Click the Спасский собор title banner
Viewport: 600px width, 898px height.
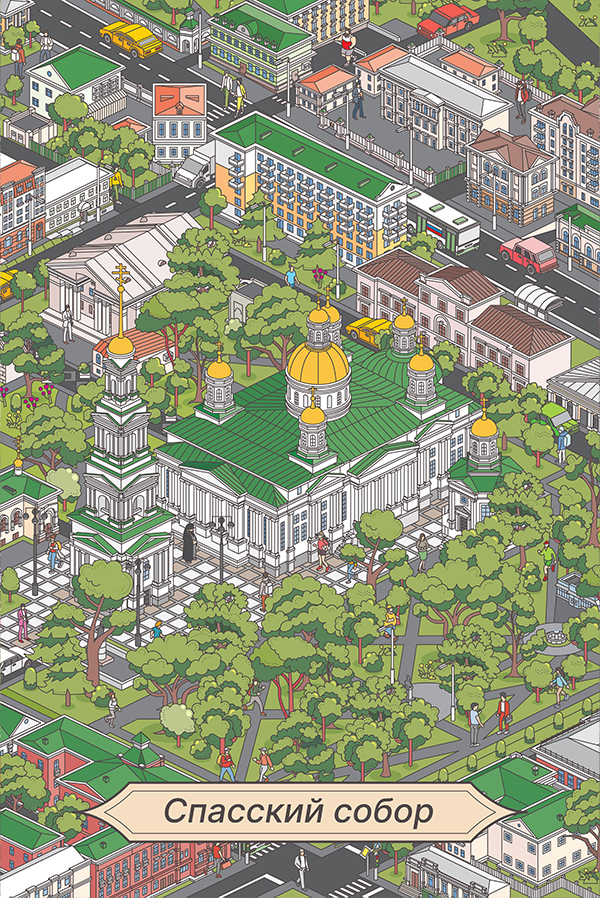pyautogui.click(x=299, y=812)
